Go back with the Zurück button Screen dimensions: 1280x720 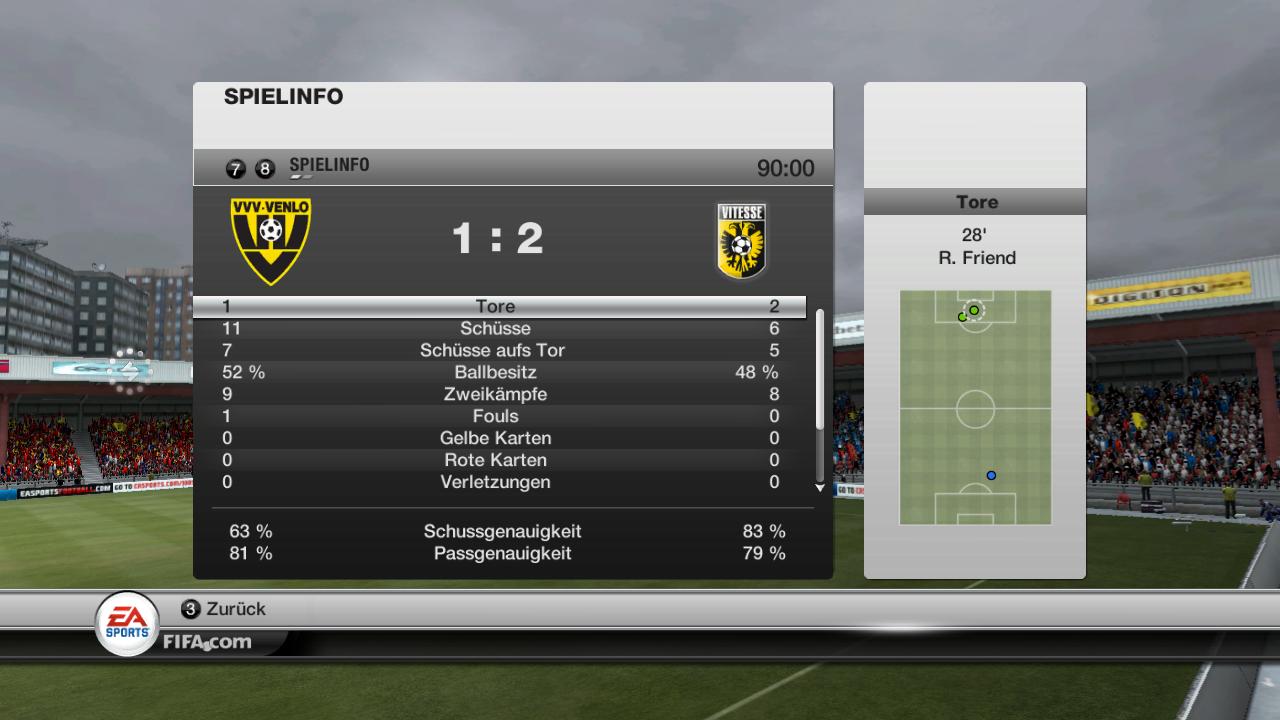(x=224, y=609)
